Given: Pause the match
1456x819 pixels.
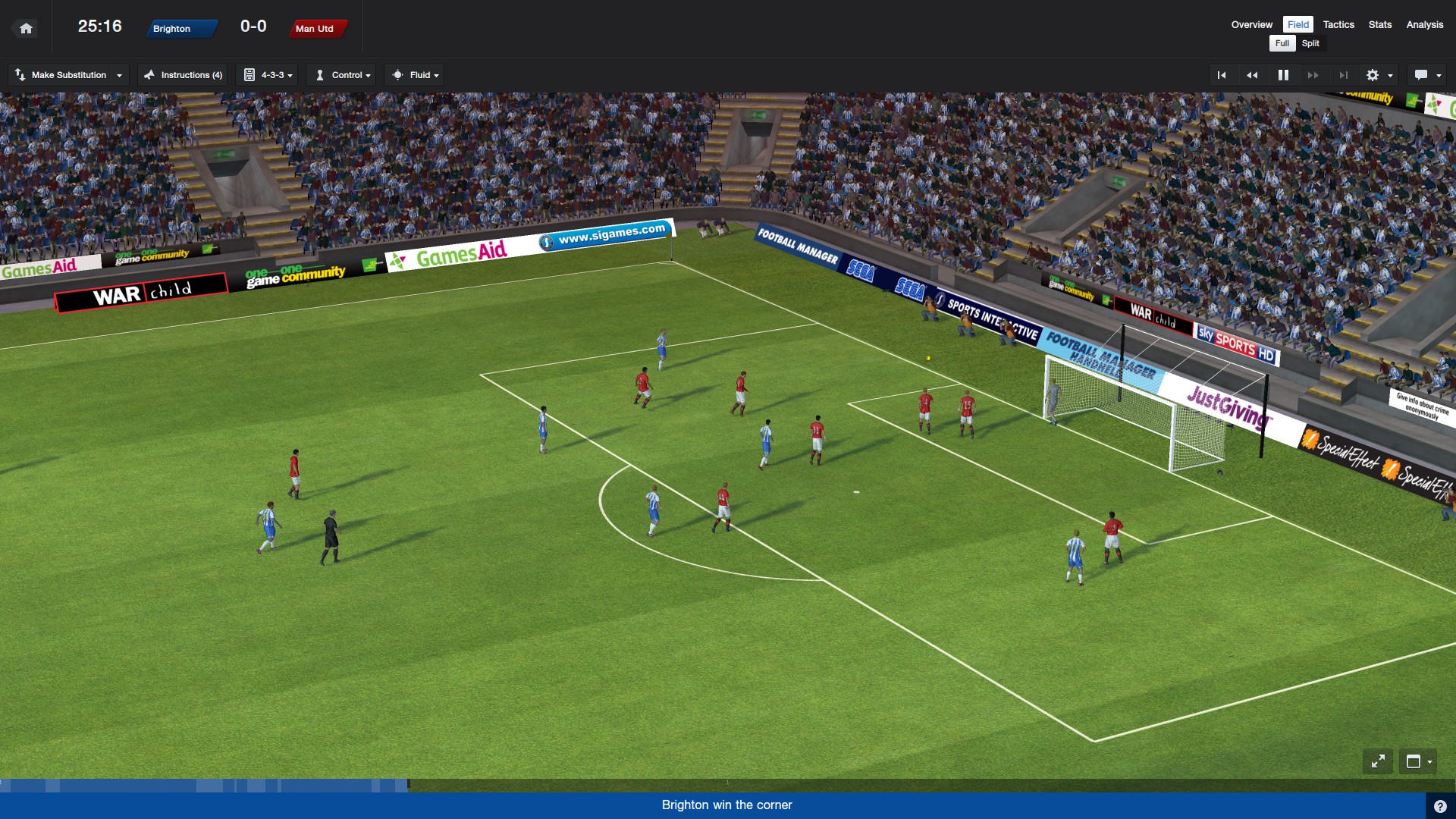Looking at the screenshot, I should tap(1283, 75).
